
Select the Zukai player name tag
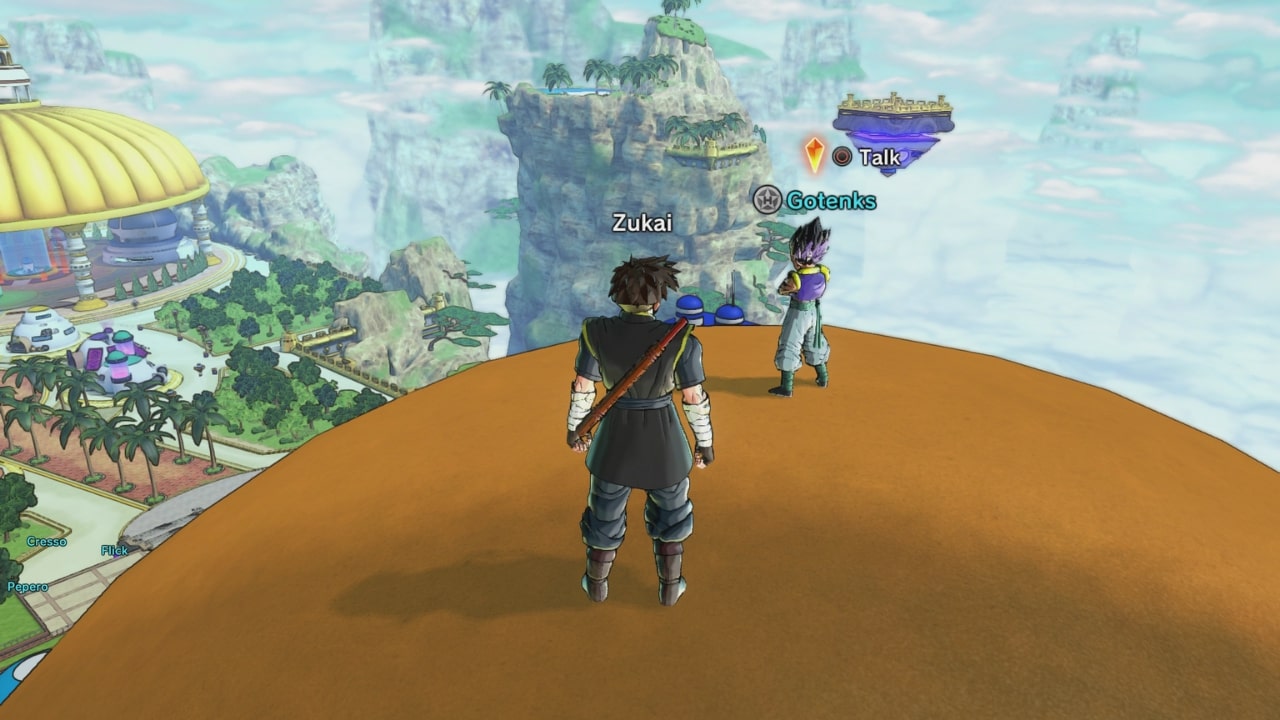pos(642,223)
